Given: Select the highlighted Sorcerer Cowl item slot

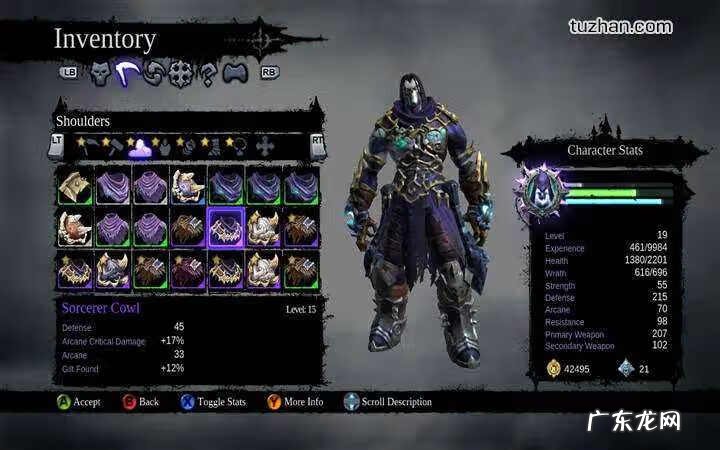Looking at the screenshot, I should click(225, 227).
